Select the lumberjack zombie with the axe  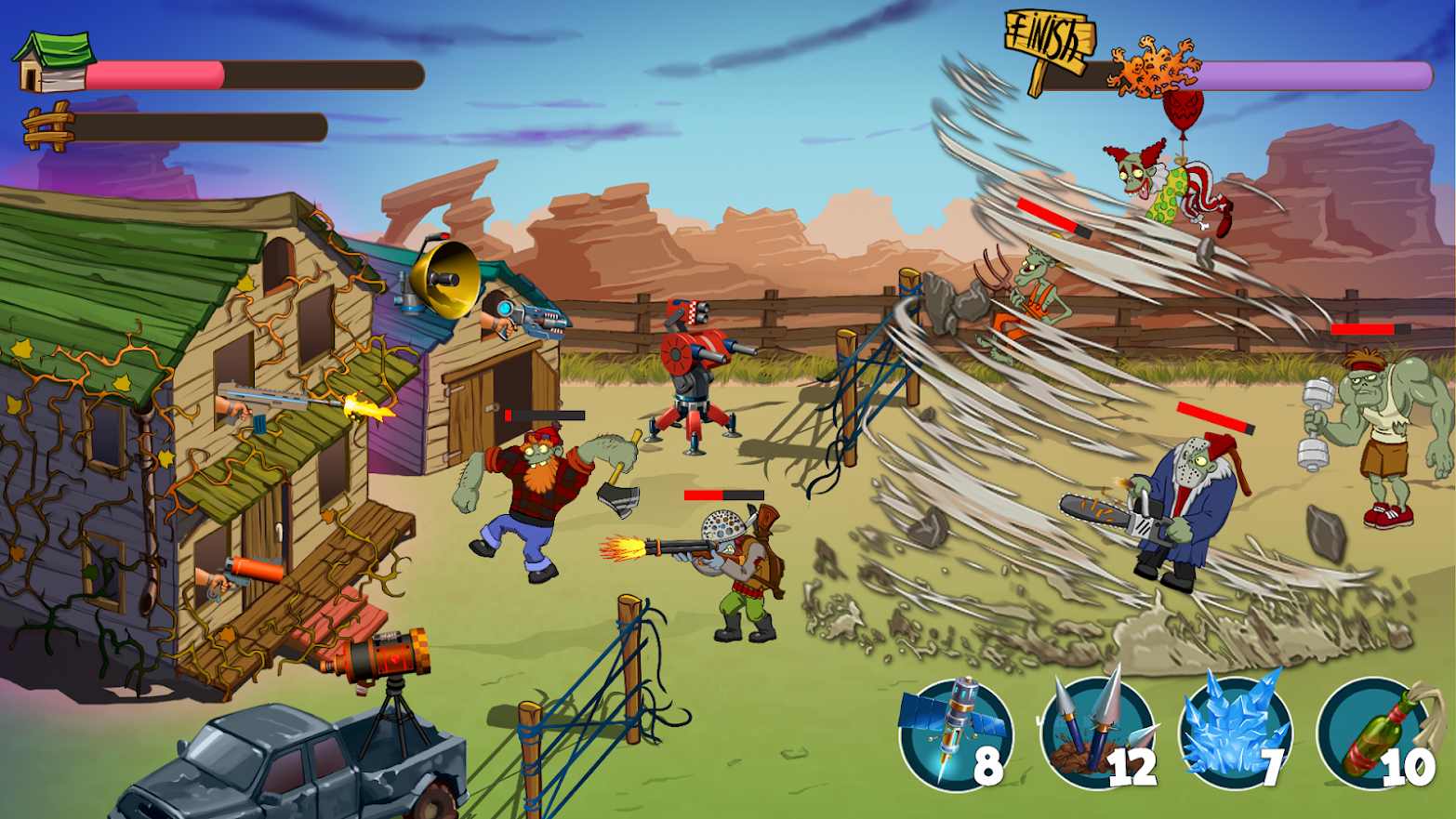coord(539,483)
